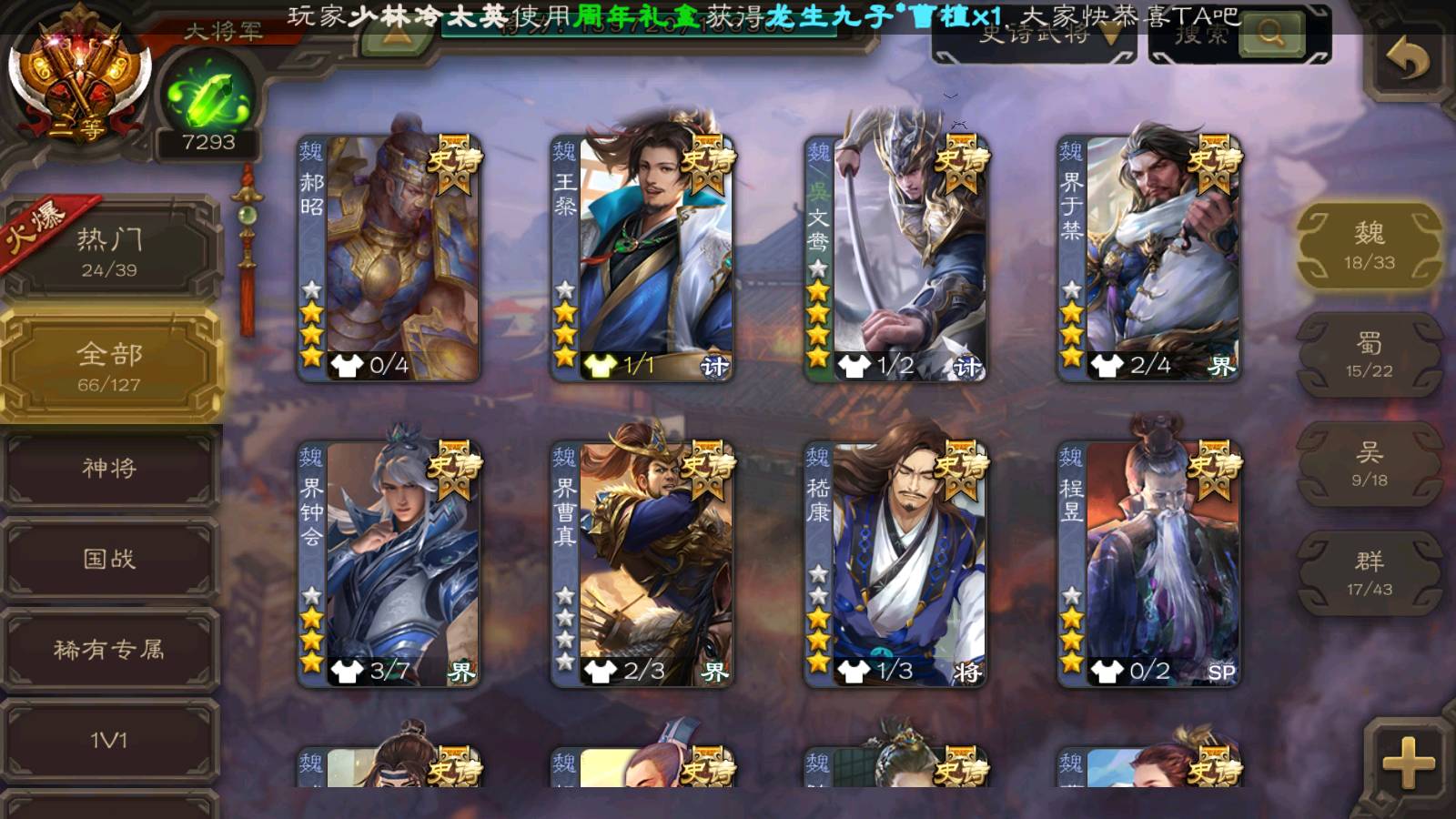Click the gold plus button

[1408, 763]
